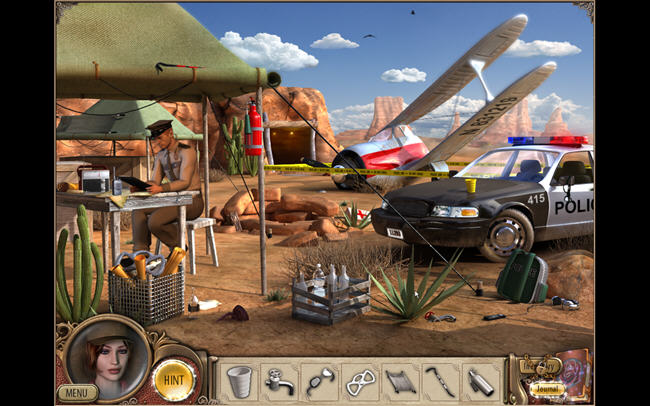This screenshot has height=406, width=650.
Task: Select the water faucet item slot
Action: [x=278, y=380]
